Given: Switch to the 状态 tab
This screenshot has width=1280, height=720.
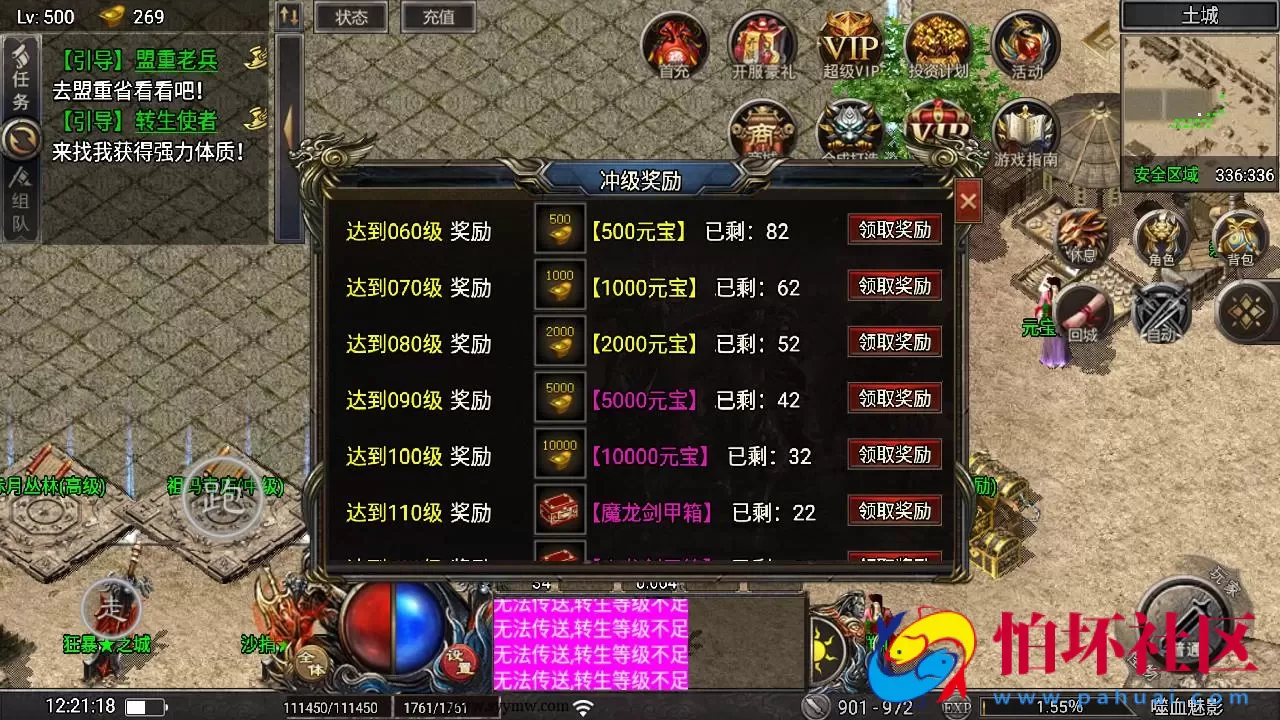Looking at the screenshot, I should 350,17.
